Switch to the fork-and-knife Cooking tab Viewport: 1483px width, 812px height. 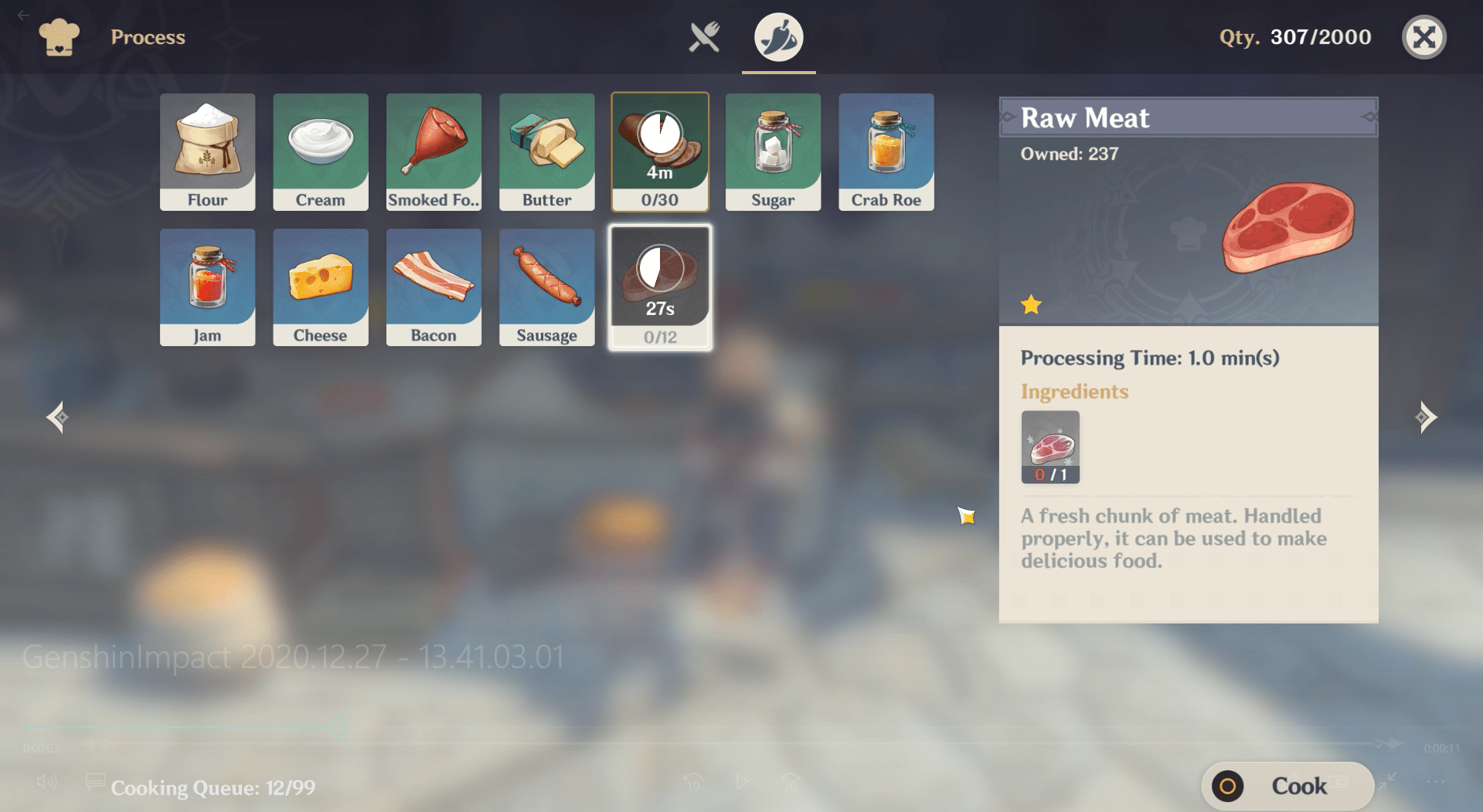point(706,36)
